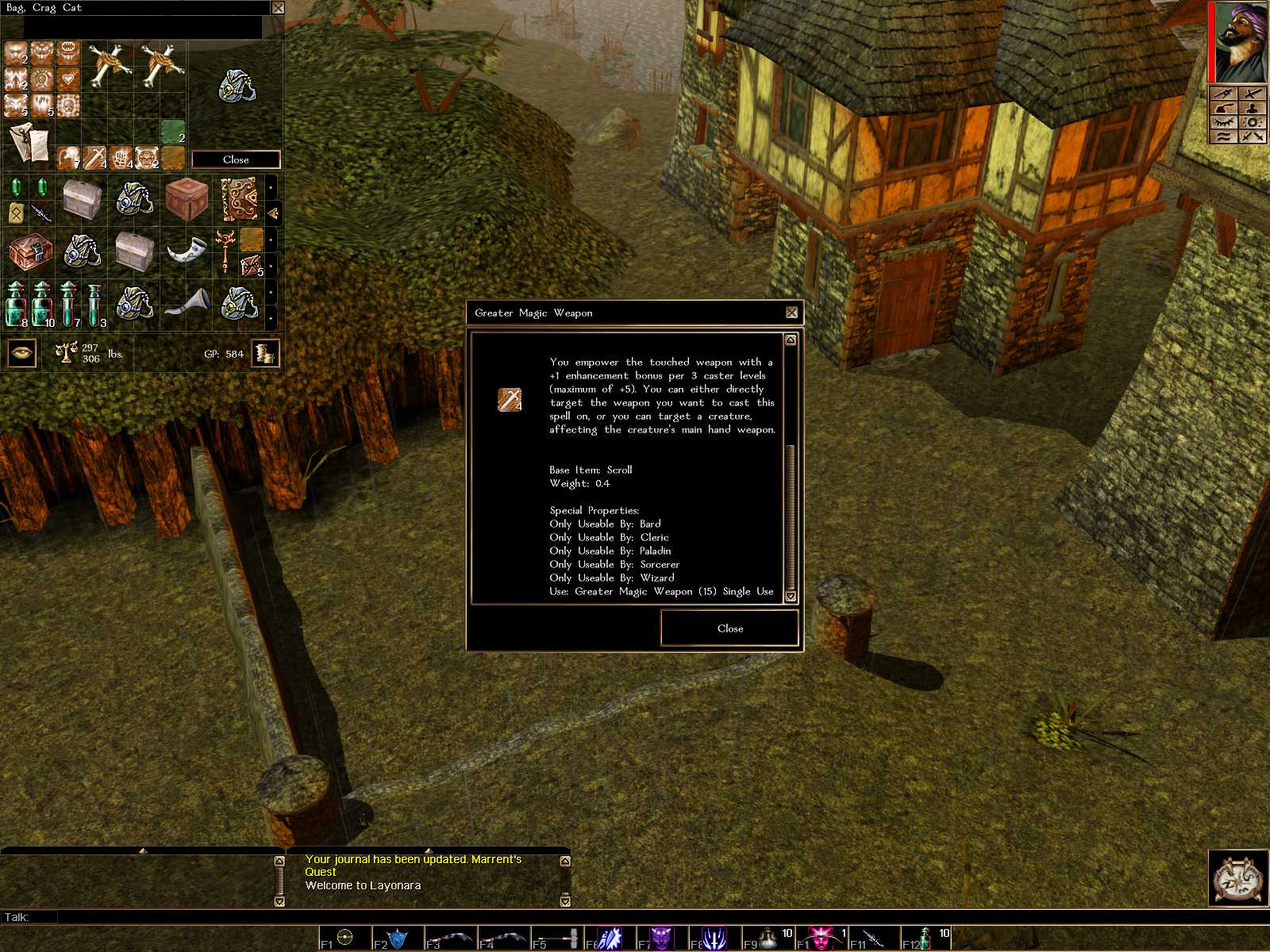Click the X on the Greater Magic Weapon titlebar
1270x952 pixels.
click(x=791, y=313)
